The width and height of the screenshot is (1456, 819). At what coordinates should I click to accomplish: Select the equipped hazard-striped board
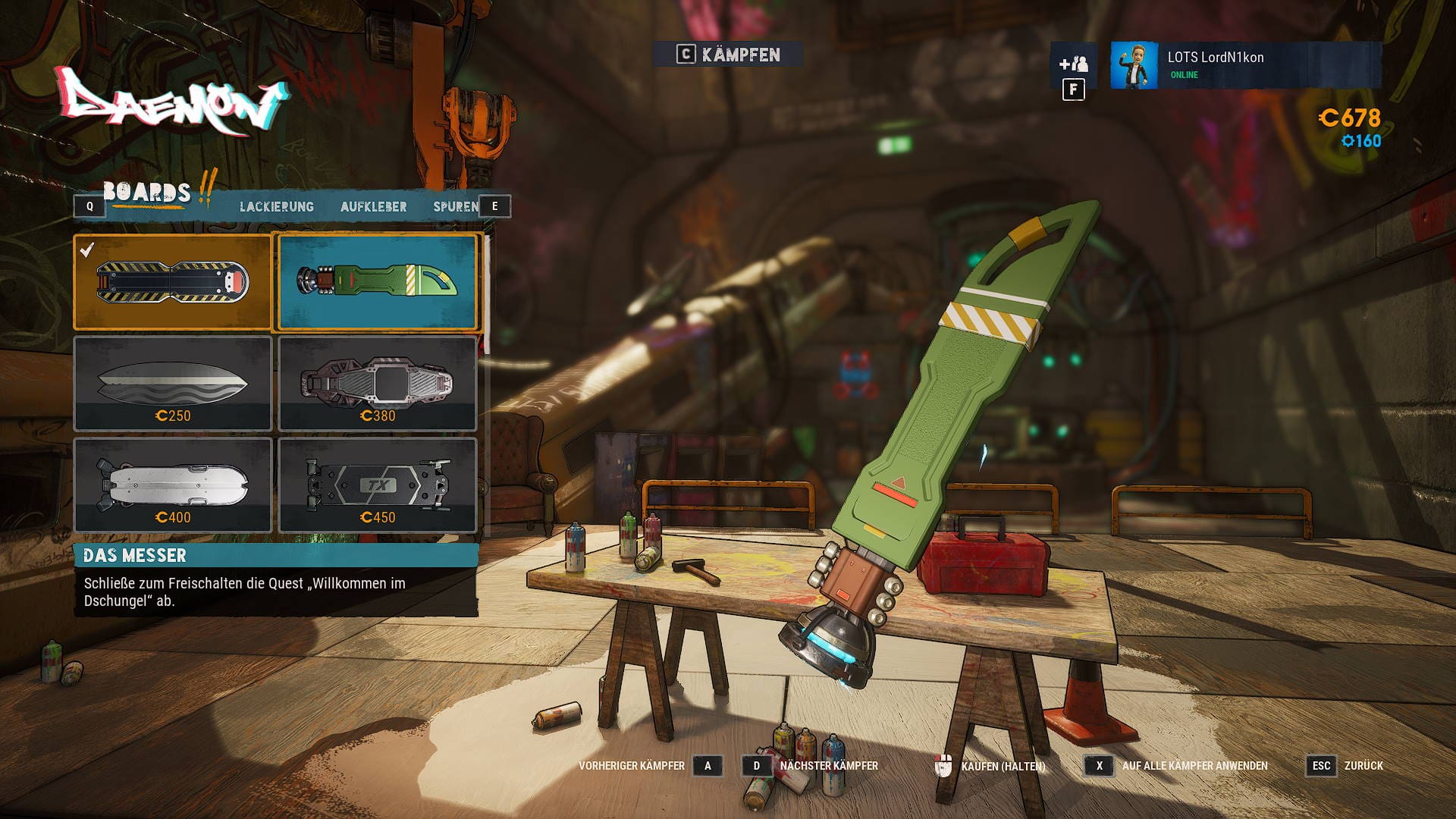pyautogui.click(x=173, y=282)
